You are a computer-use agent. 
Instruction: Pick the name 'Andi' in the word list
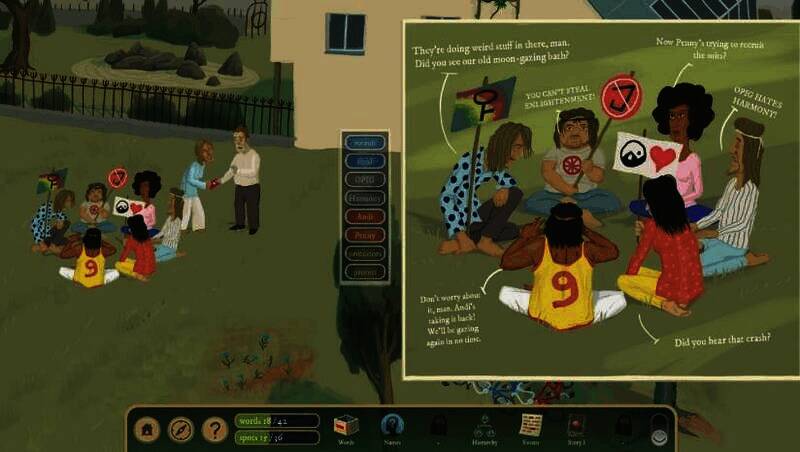click(364, 216)
